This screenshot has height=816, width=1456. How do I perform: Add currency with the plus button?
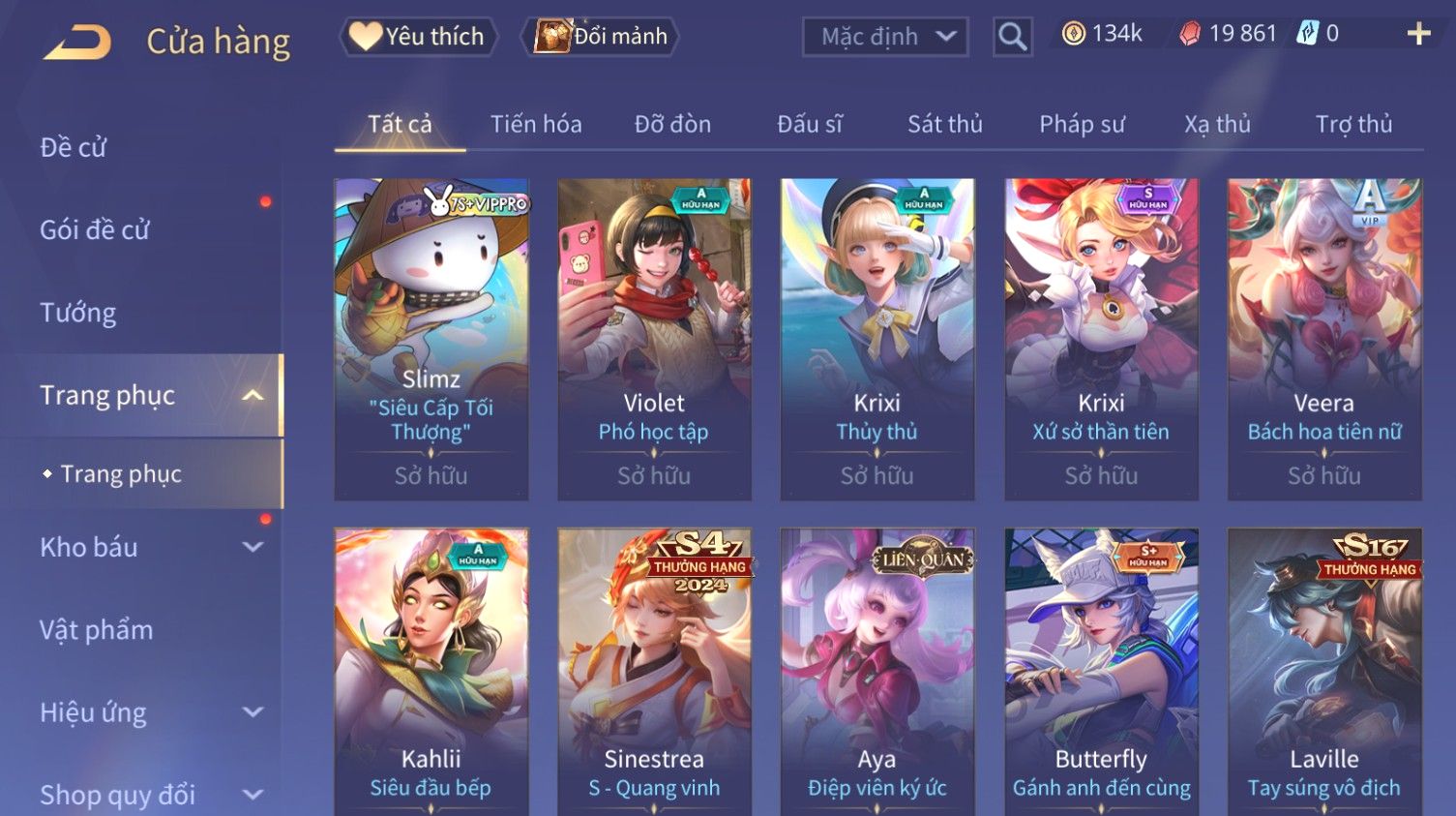[x=1418, y=35]
